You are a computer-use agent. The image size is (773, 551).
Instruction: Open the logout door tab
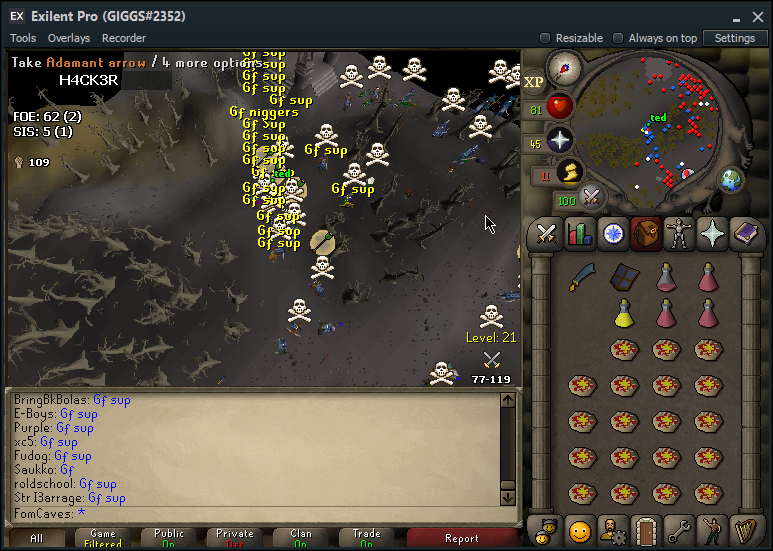[x=645, y=528]
